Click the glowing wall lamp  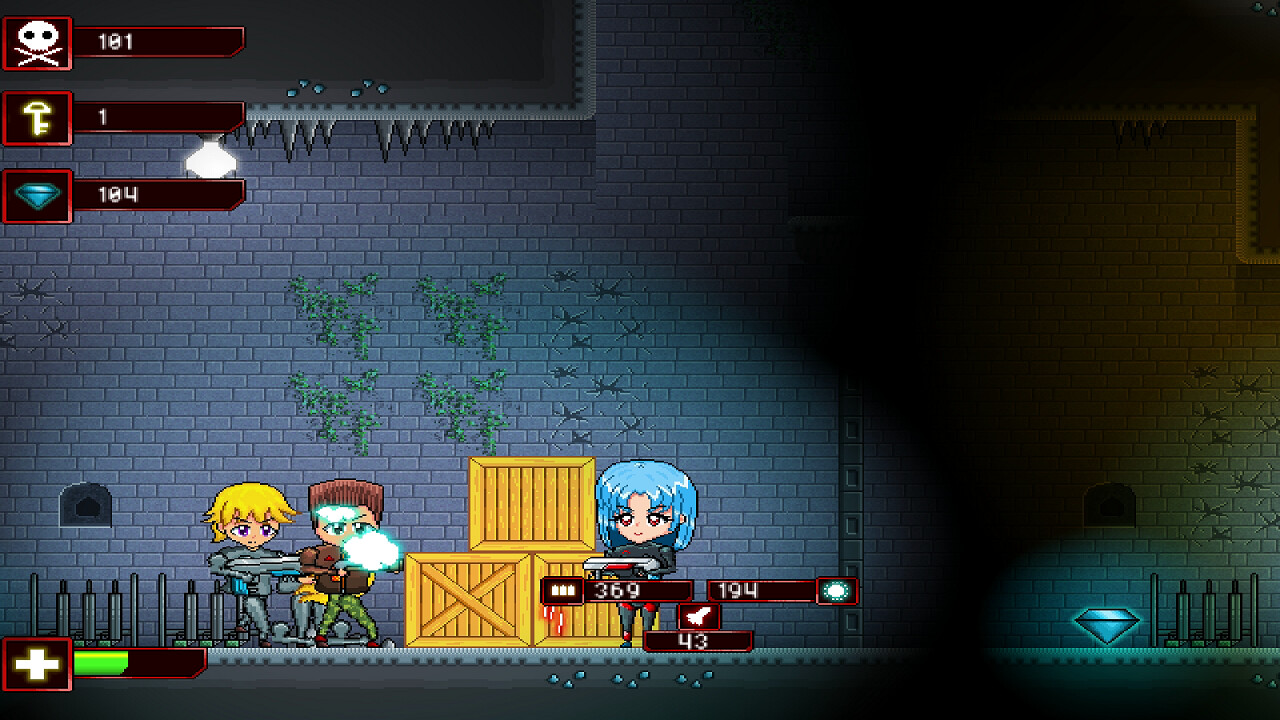[209, 158]
